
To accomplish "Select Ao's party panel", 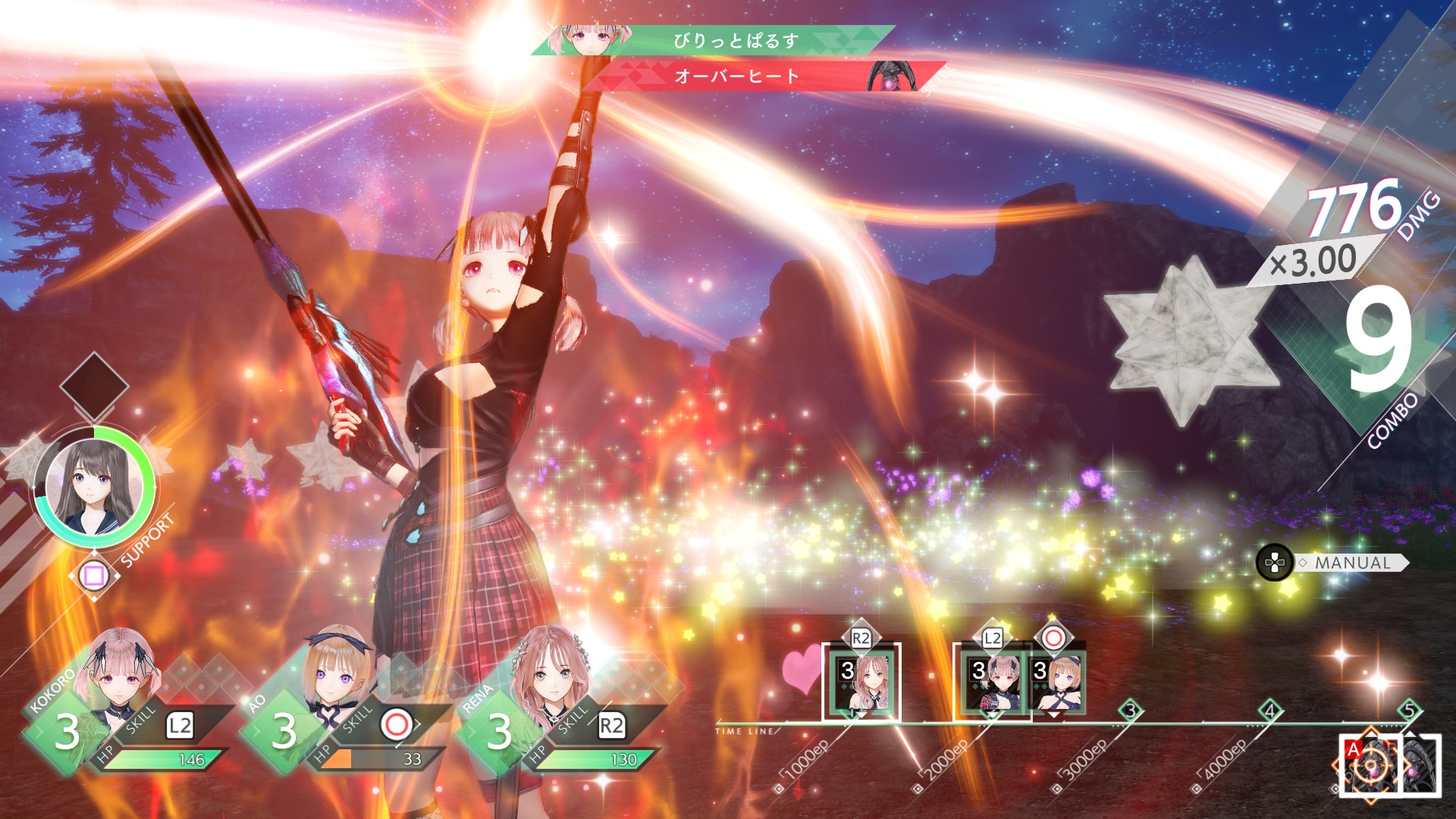I will pyautogui.click(x=341, y=709).
